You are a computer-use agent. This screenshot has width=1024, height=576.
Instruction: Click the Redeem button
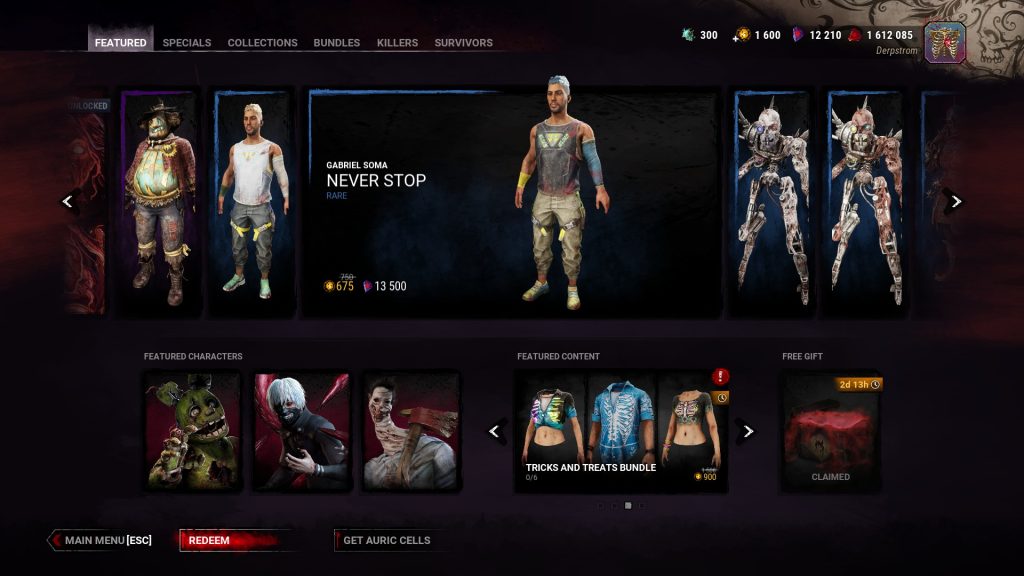[237, 541]
